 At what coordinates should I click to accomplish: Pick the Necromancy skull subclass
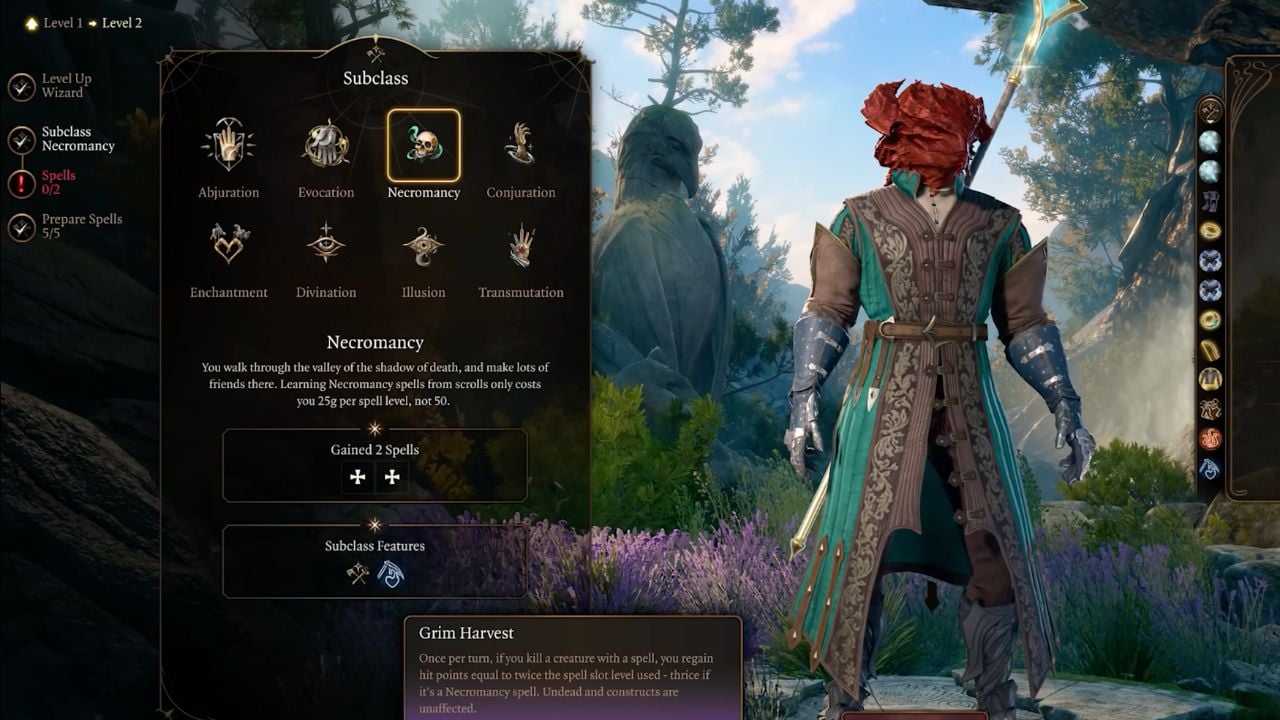tap(423, 146)
